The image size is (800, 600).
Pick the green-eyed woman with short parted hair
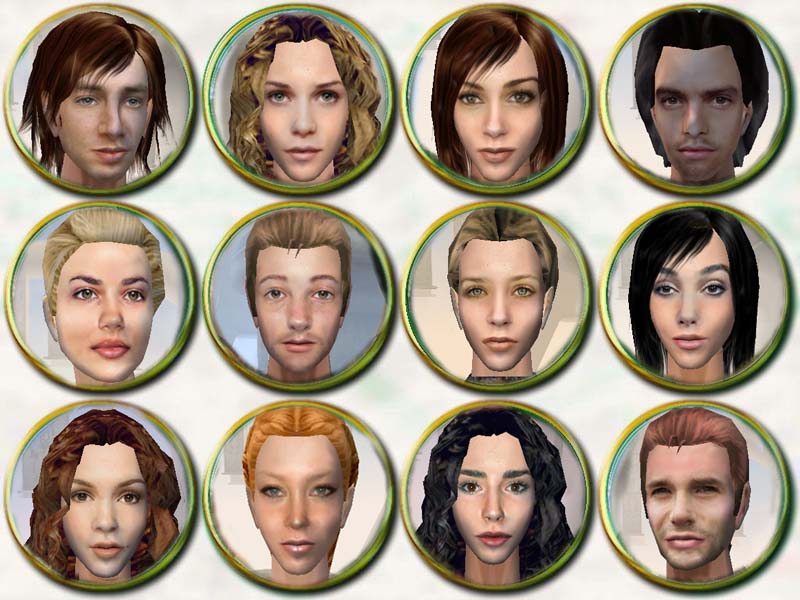click(496, 296)
